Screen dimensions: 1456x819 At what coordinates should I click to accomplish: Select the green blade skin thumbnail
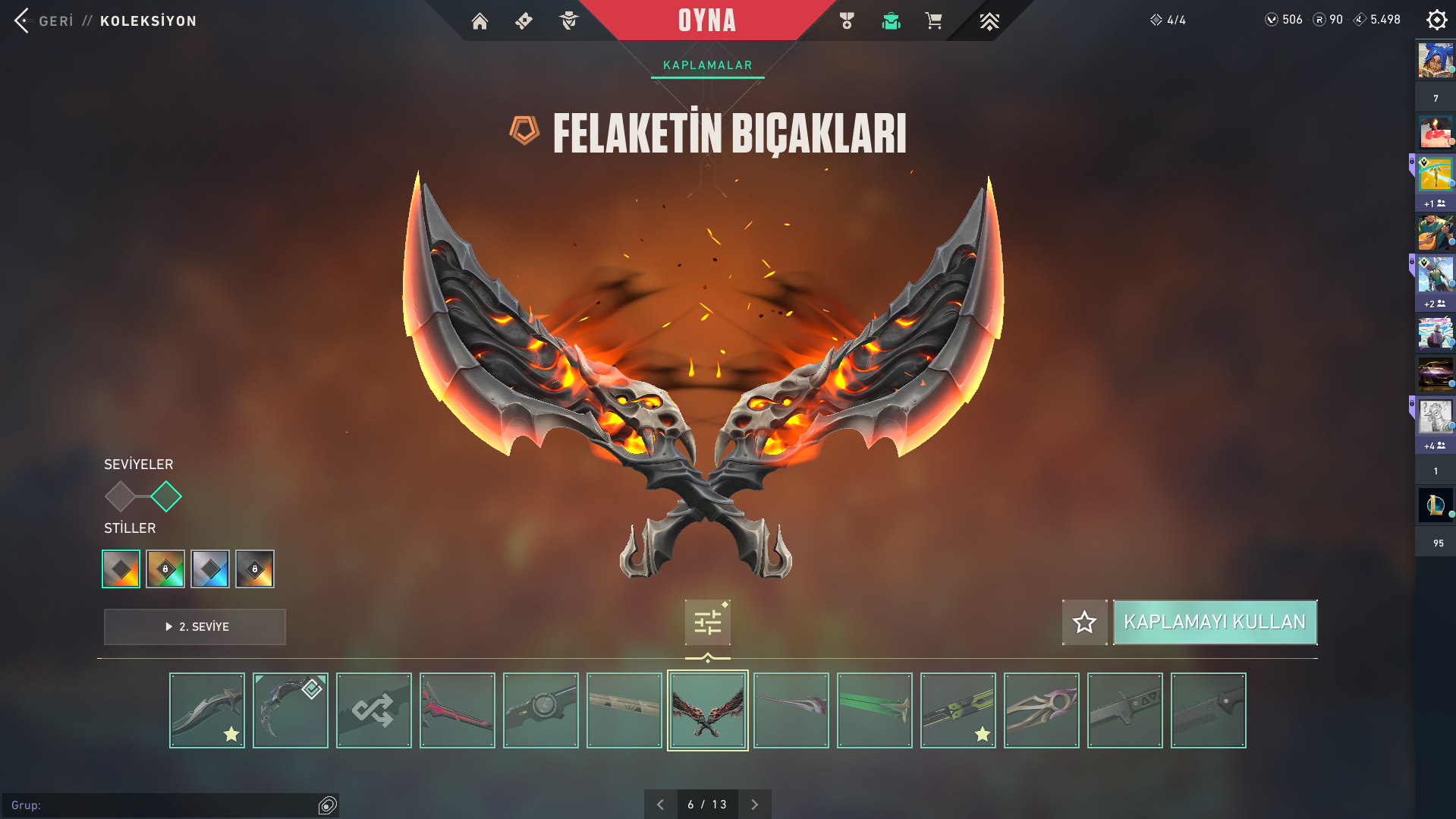pyautogui.click(x=875, y=710)
